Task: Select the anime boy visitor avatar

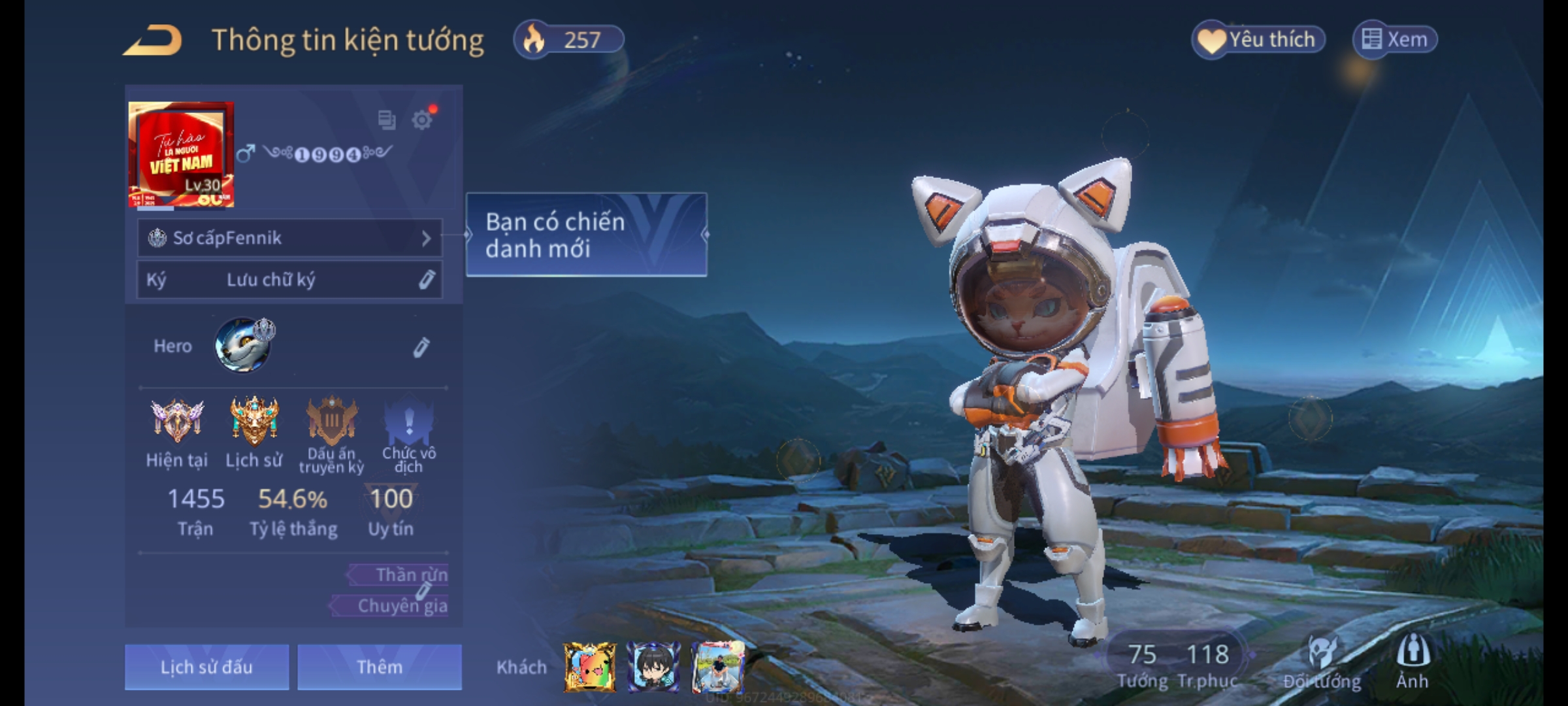Action: tap(653, 667)
